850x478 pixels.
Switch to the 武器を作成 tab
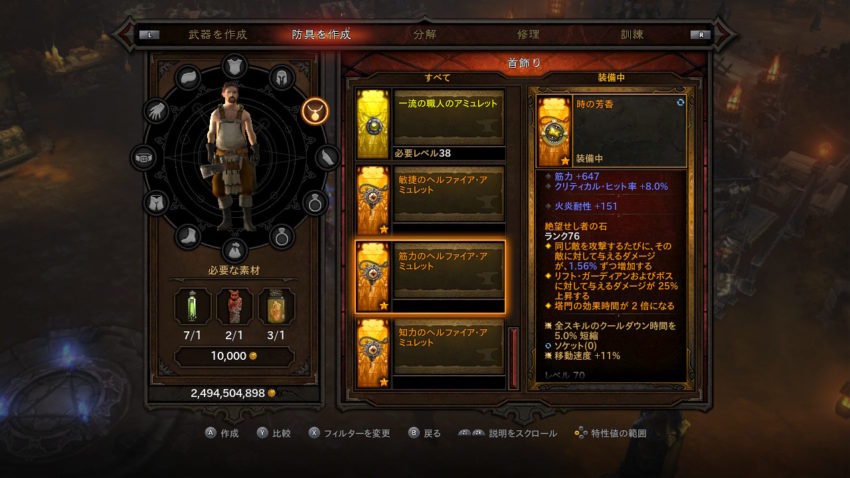pos(218,34)
